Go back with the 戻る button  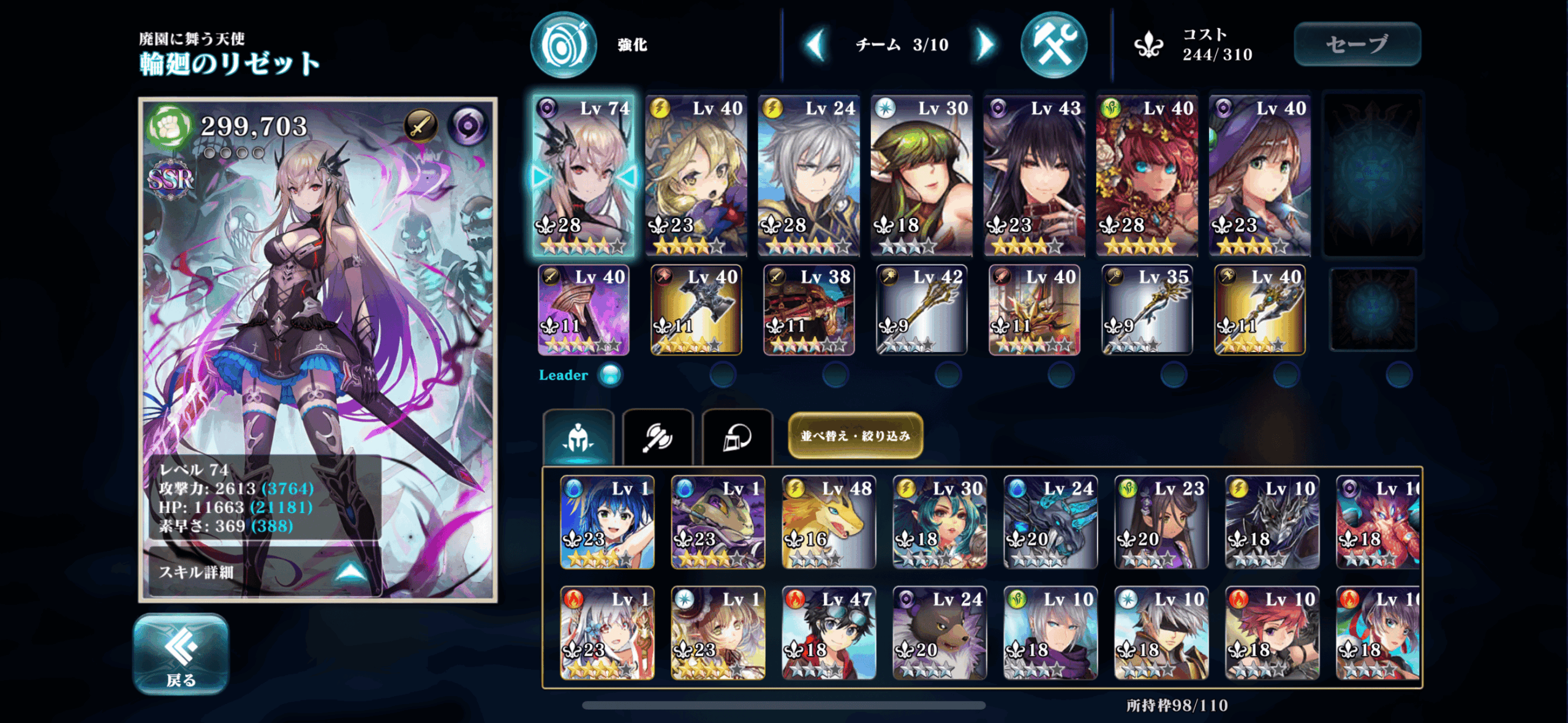181,654
